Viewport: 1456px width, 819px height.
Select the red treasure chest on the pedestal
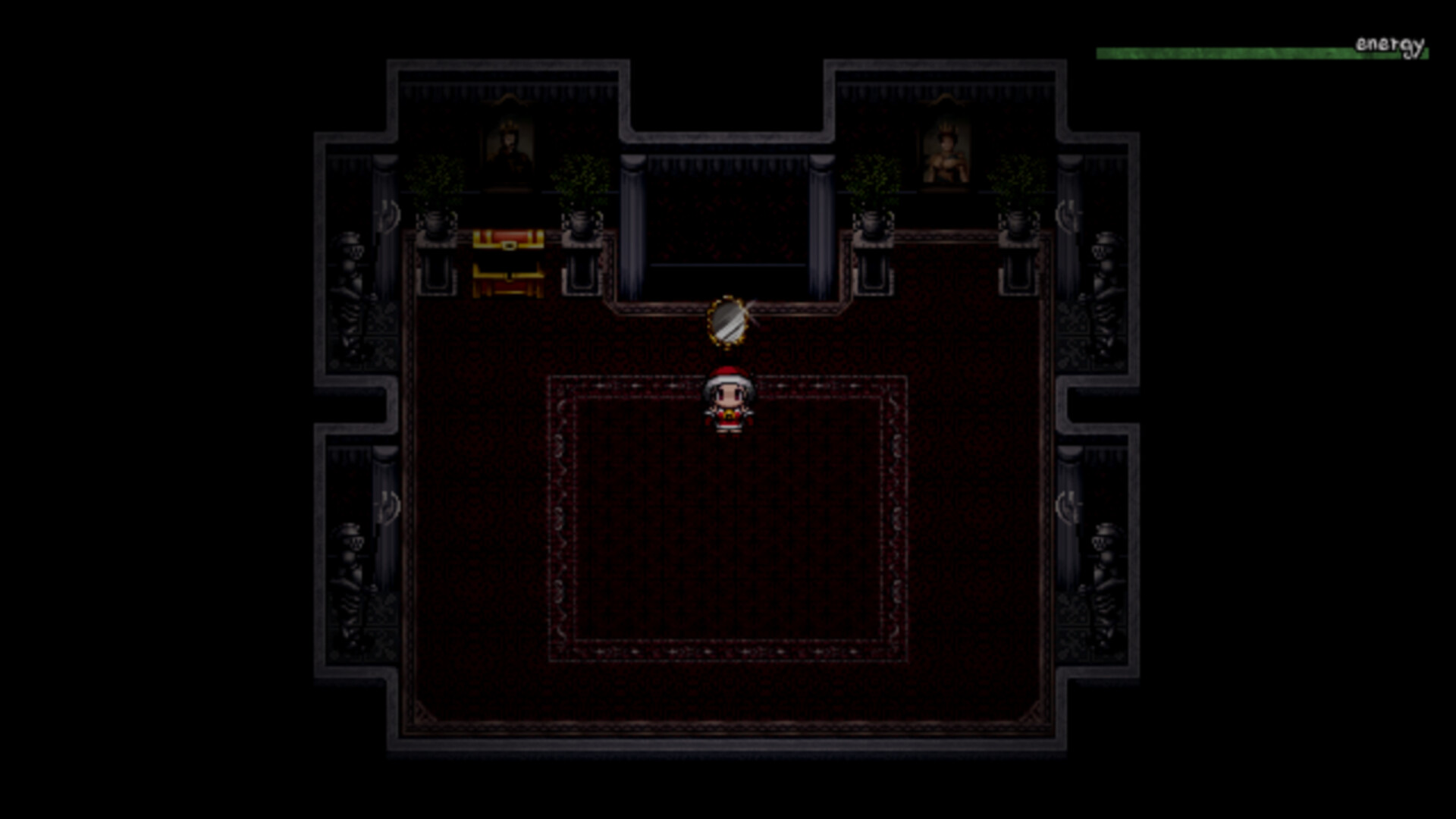point(507,241)
